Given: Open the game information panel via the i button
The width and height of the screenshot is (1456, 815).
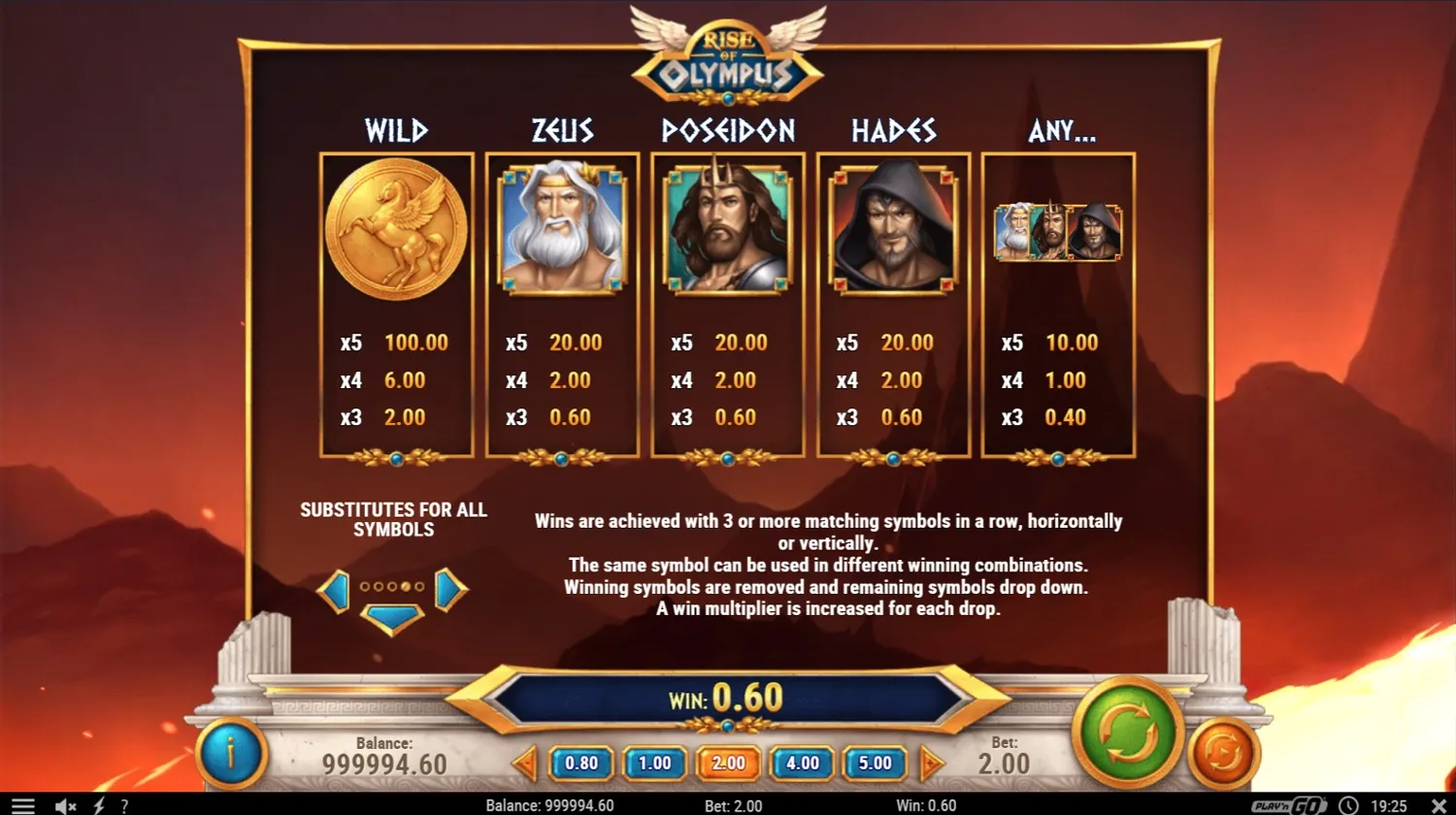Looking at the screenshot, I should (231, 755).
